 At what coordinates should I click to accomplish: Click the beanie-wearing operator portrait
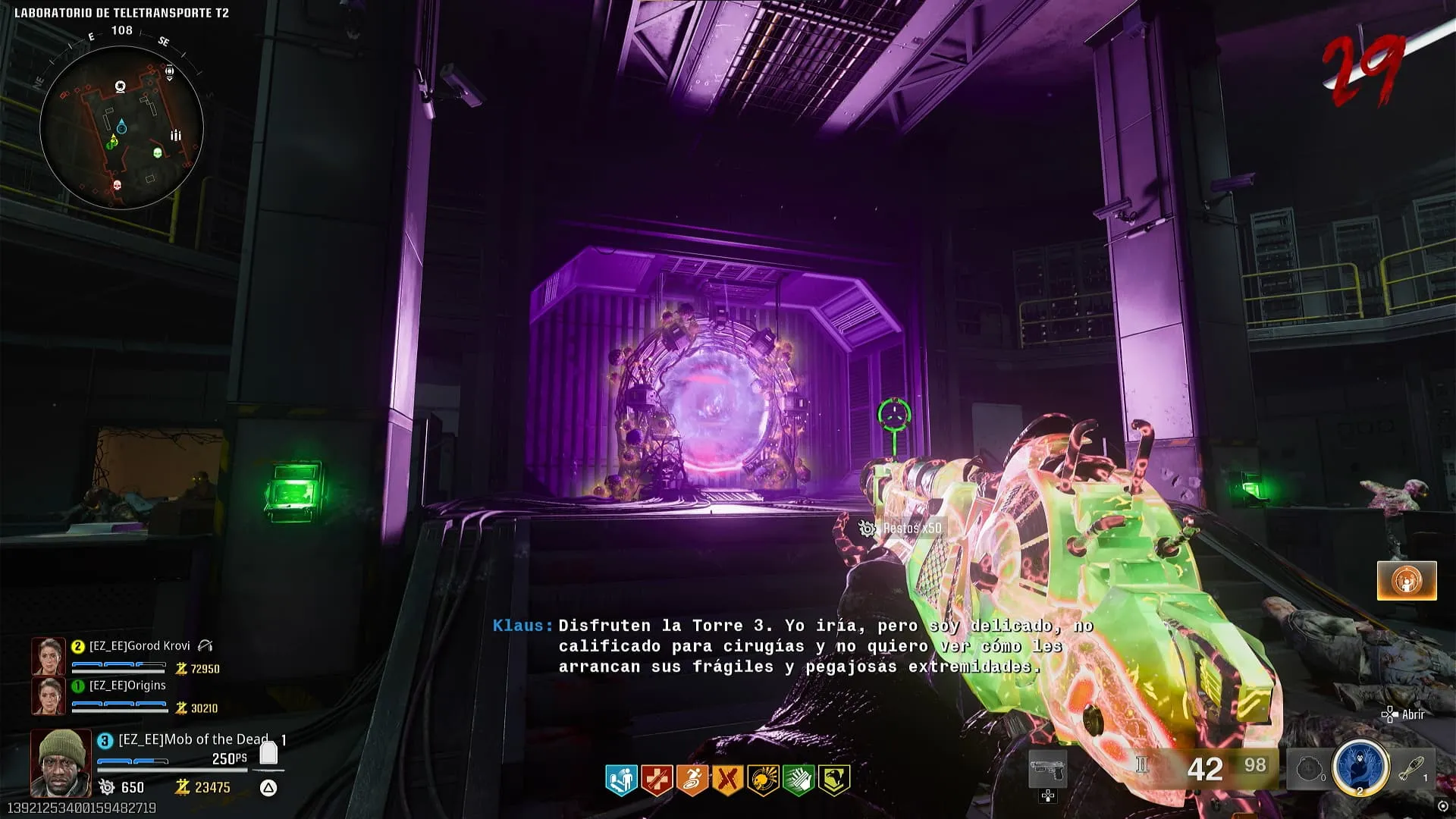61,762
